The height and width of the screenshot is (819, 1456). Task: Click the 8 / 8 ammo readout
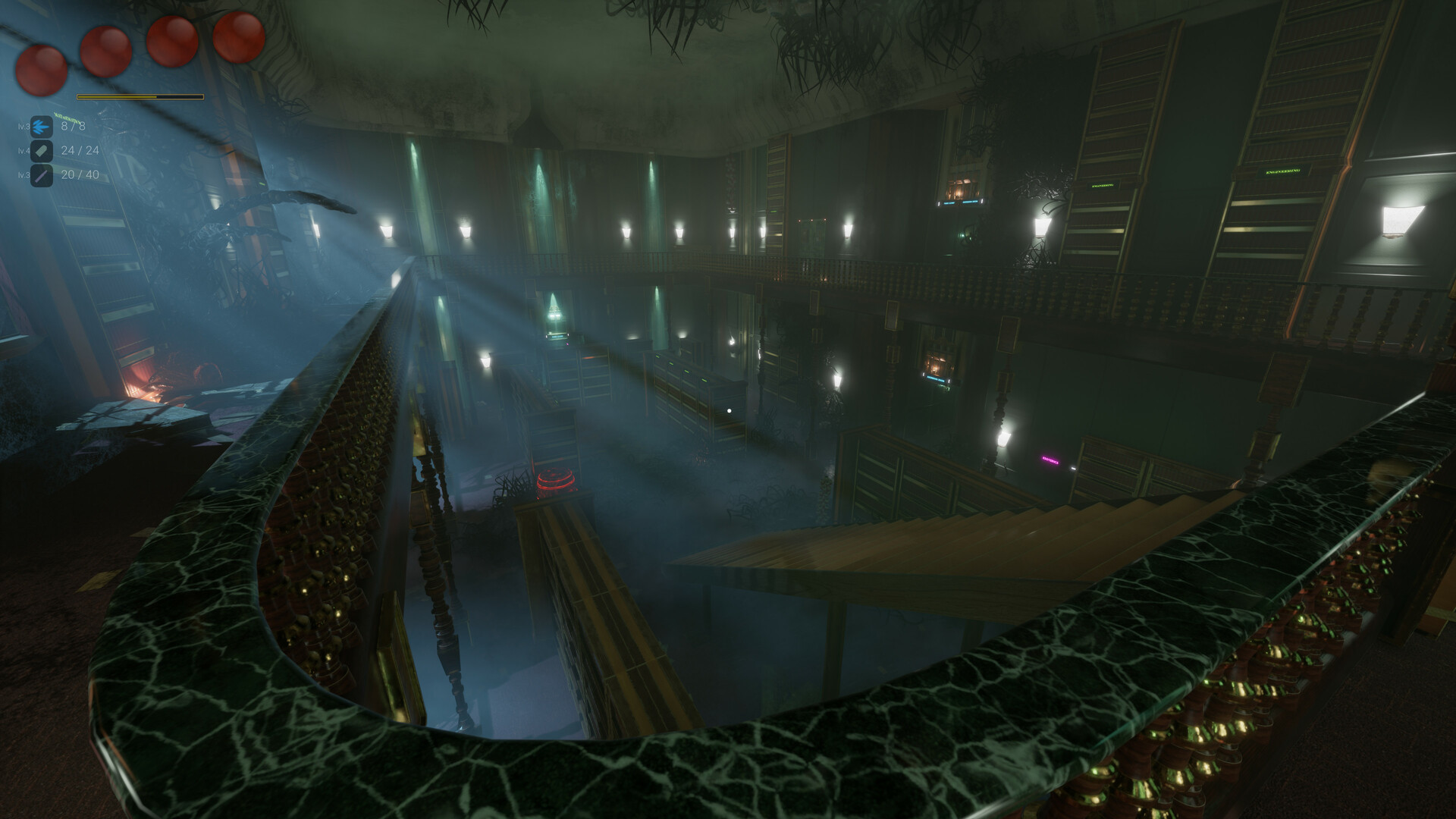(x=74, y=126)
